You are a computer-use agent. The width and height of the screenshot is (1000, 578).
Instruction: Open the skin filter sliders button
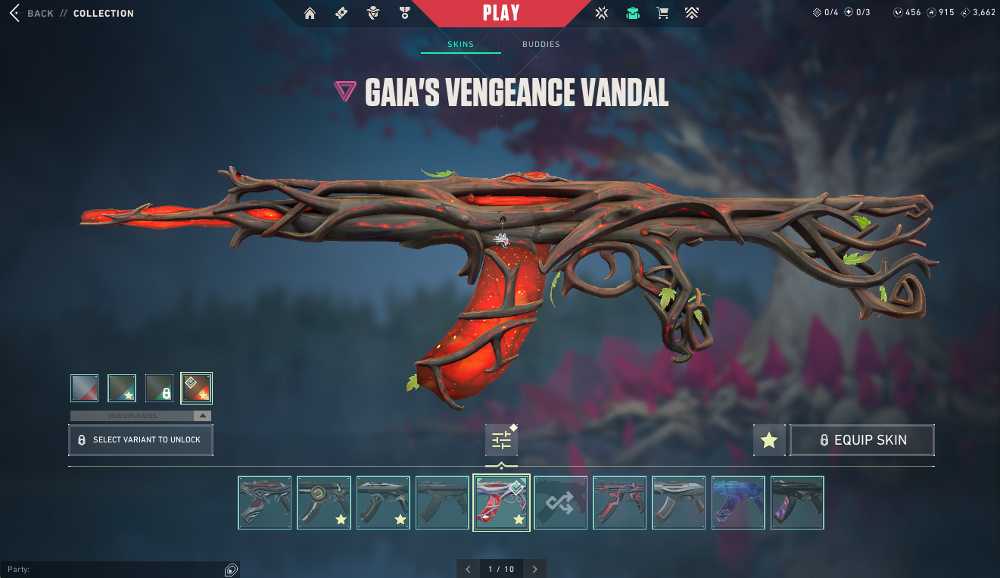[x=501, y=440]
